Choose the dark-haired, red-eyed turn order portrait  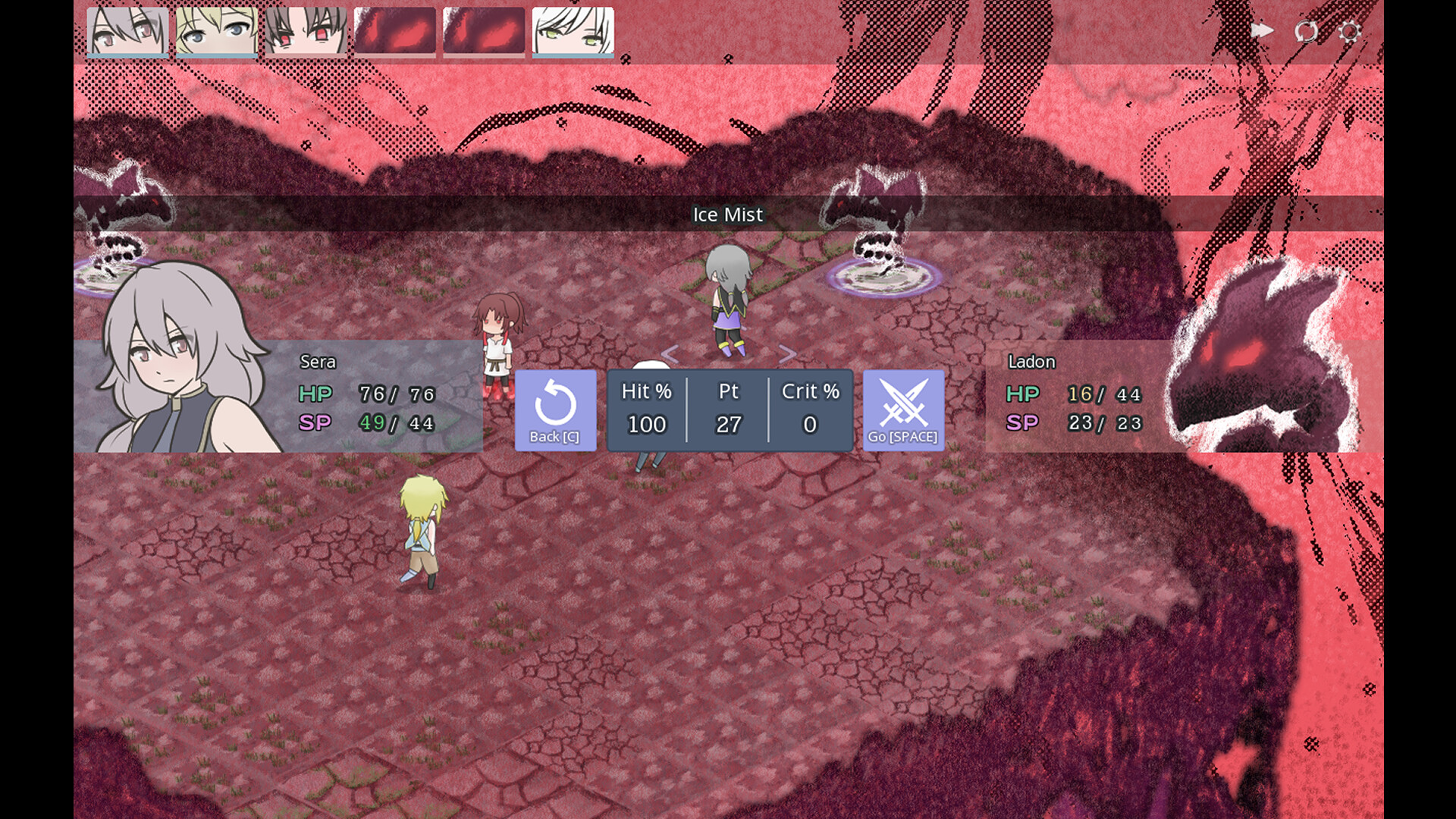[306, 32]
